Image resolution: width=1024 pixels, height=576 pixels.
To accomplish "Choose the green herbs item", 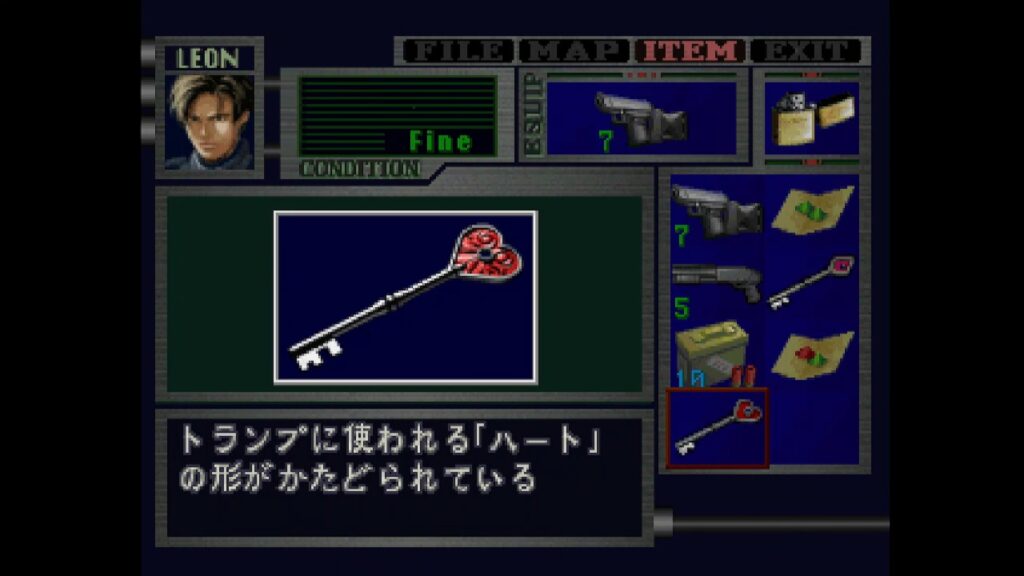I will point(811,212).
